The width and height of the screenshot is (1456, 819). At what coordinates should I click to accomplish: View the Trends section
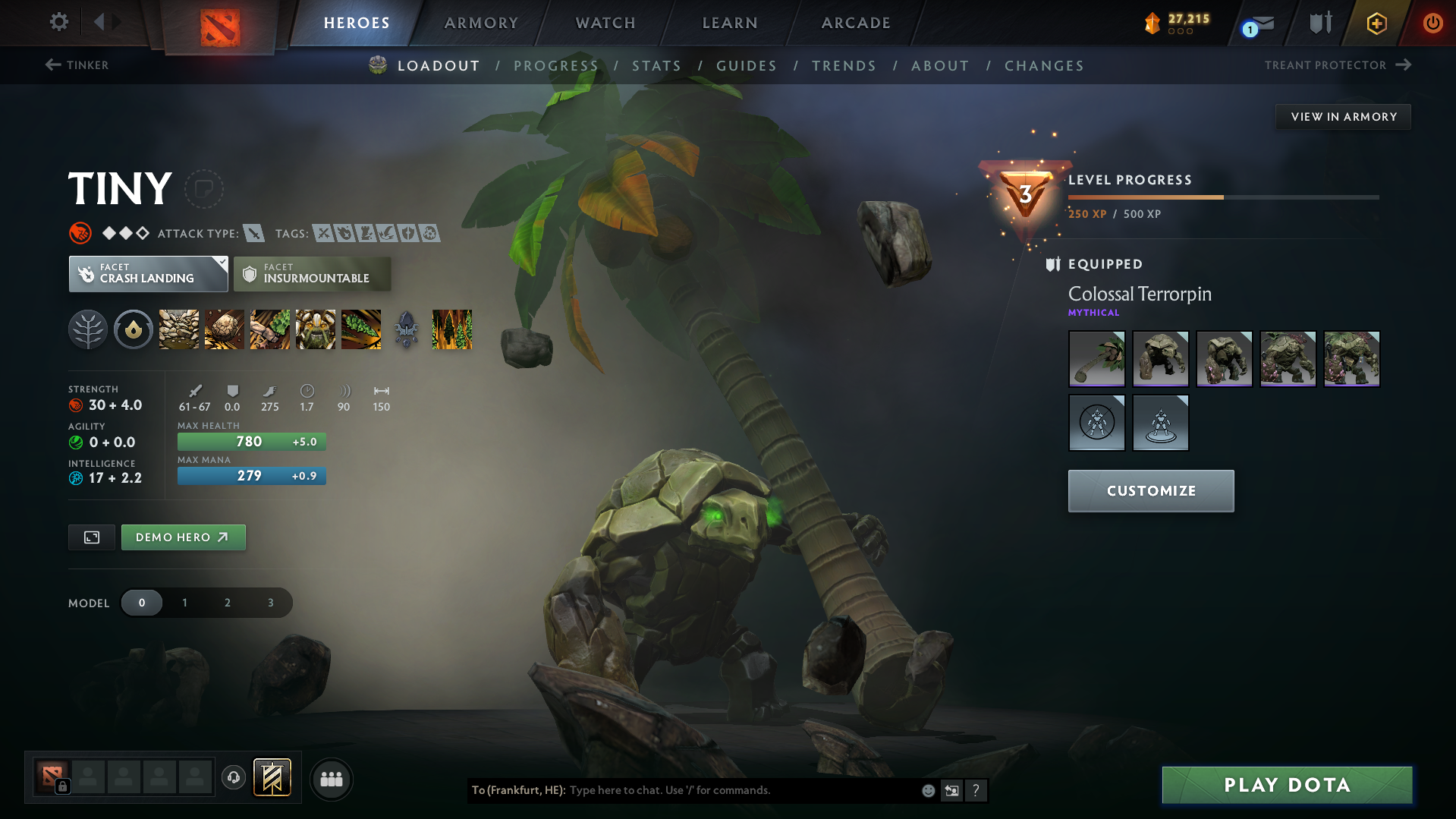click(x=844, y=66)
